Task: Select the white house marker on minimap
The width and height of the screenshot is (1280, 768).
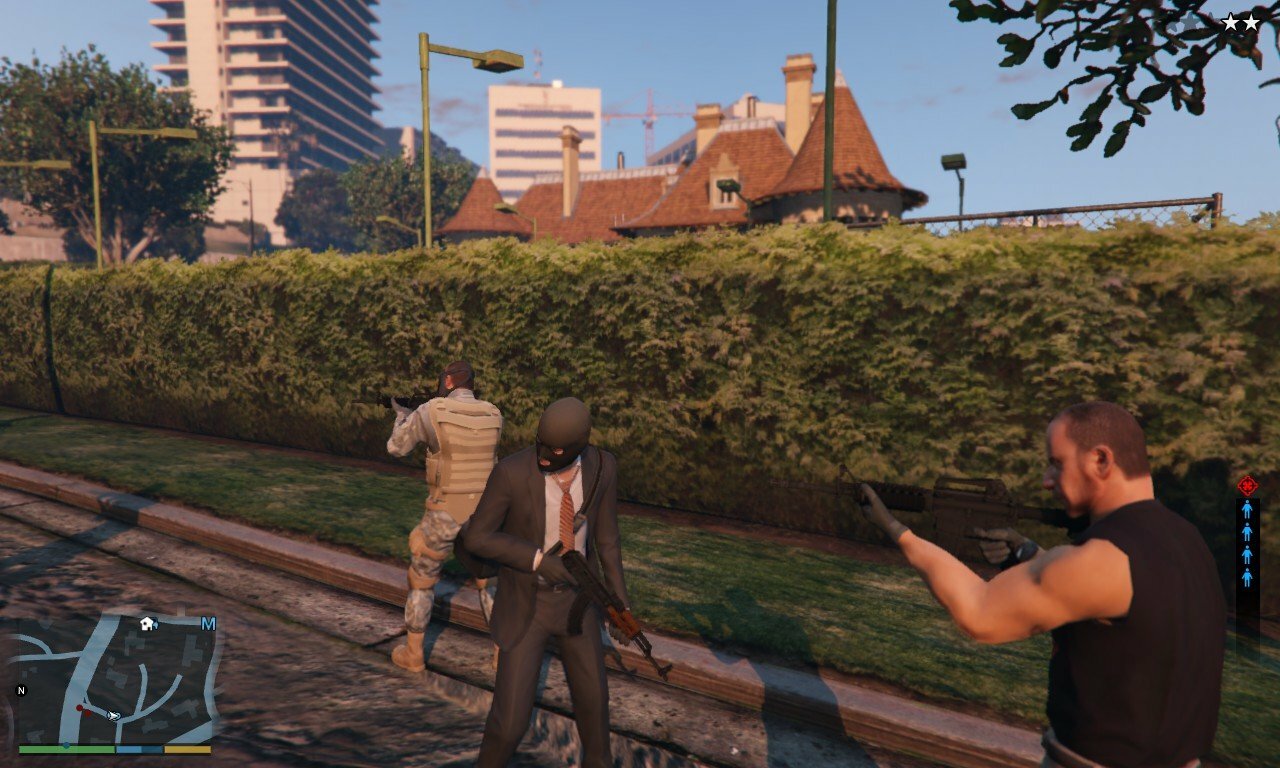Action: tap(147, 624)
